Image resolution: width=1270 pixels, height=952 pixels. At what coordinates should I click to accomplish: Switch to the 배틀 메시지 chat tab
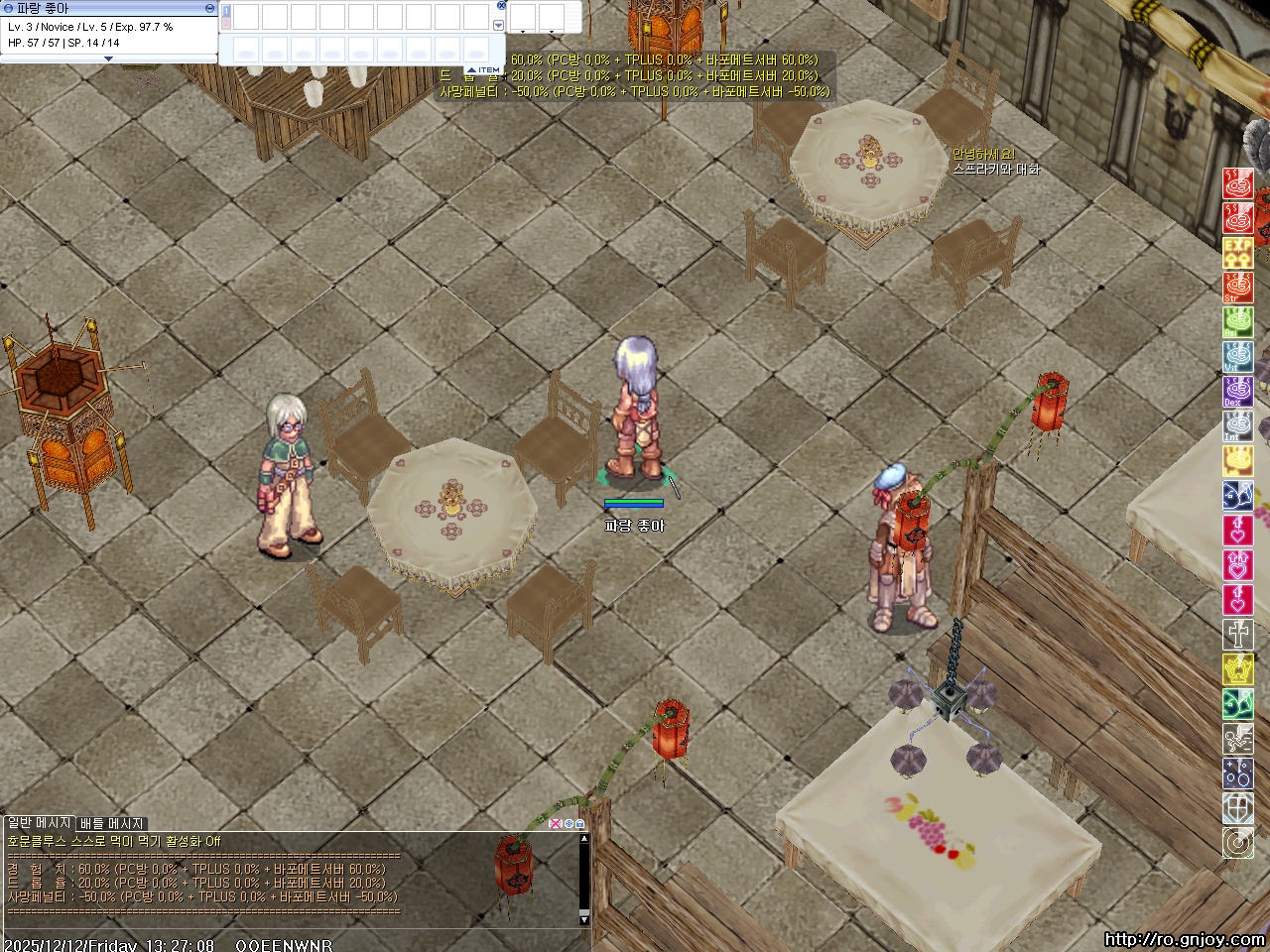pos(112,823)
